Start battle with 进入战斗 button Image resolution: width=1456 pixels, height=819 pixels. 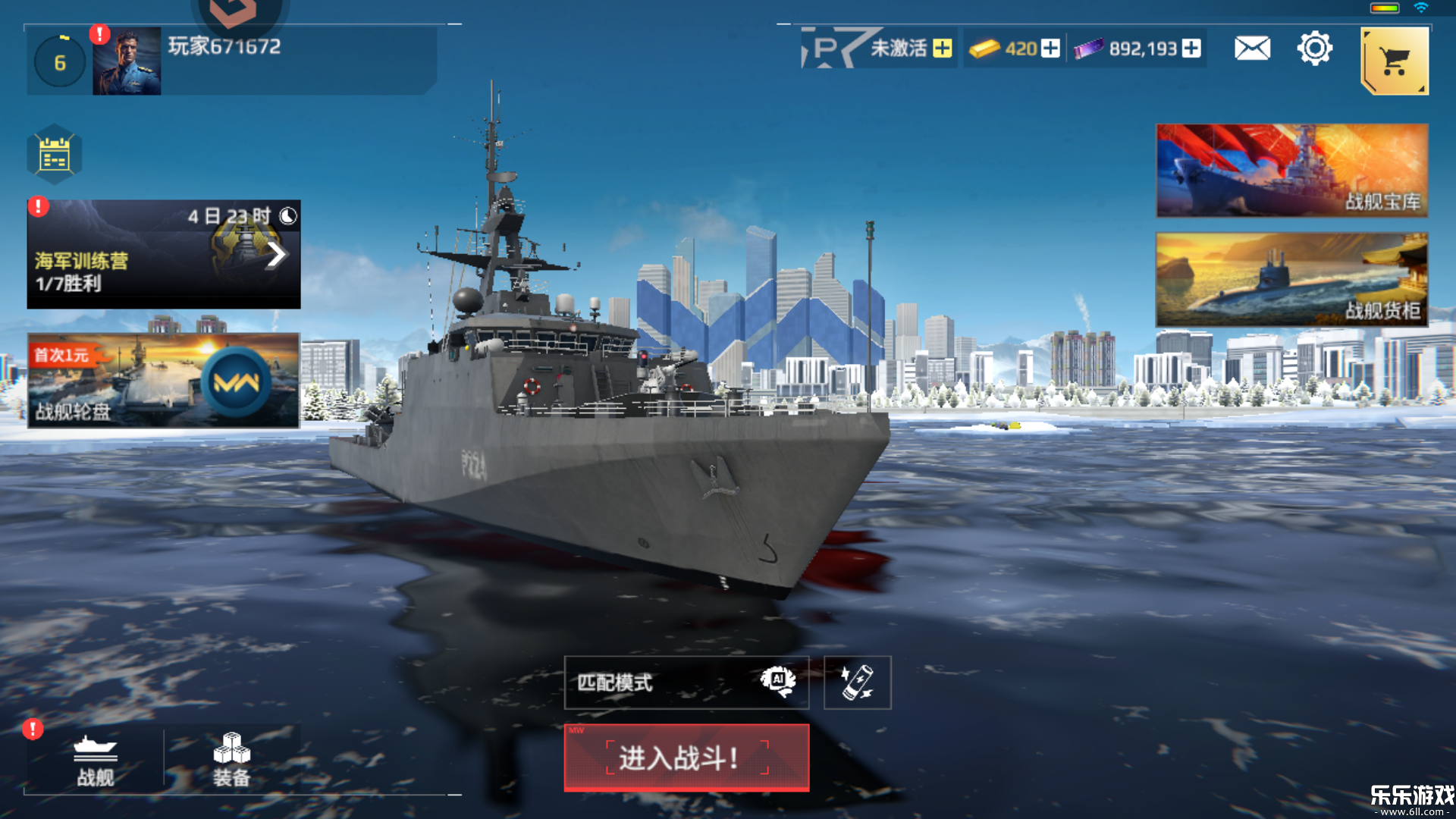pyautogui.click(x=686, y=758)
